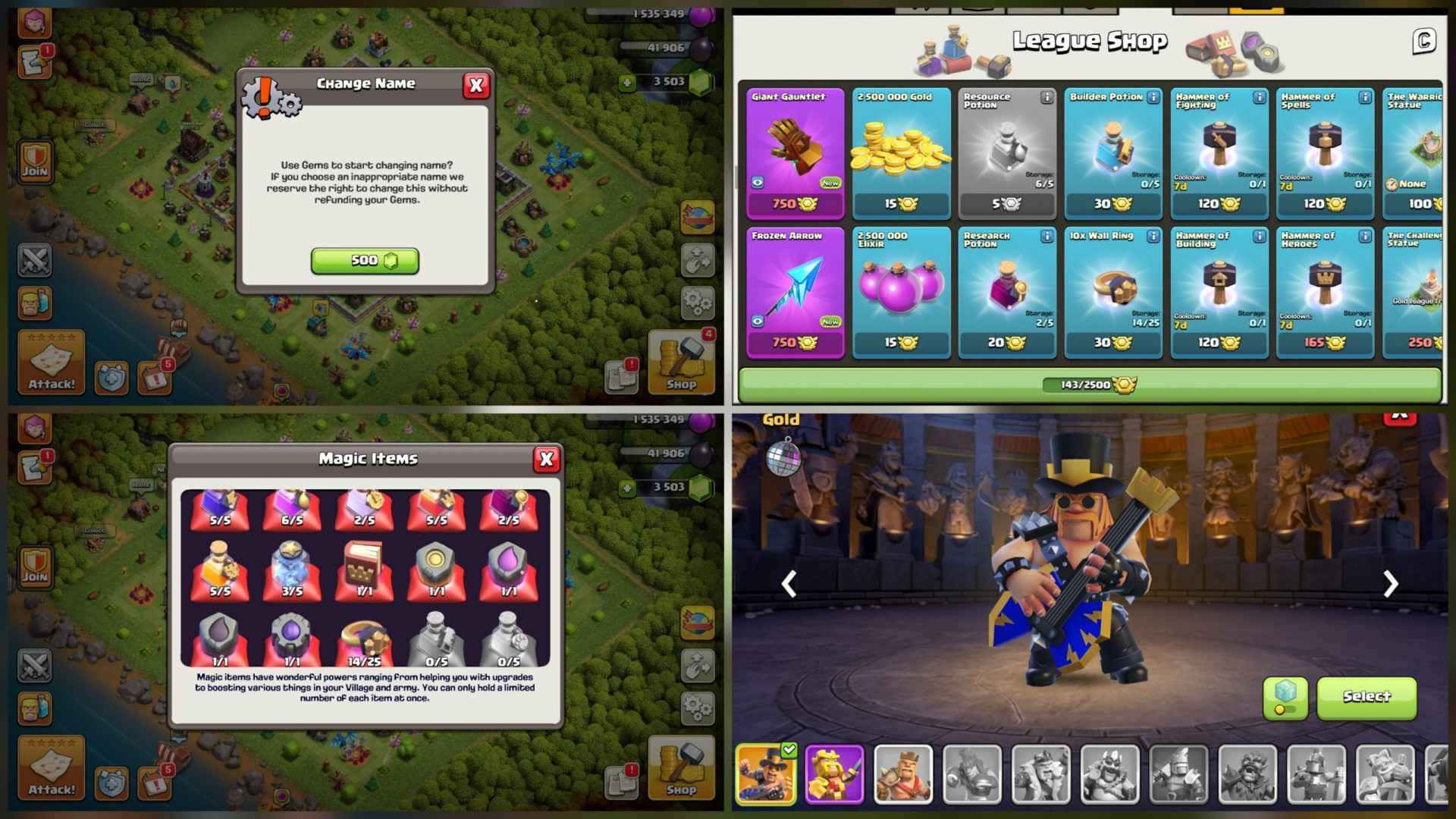View Hammer of Fighting info
Image resolution: width=1456 pixels, height=819 pixels.
pyautogui.click(x=1260, y=99)
